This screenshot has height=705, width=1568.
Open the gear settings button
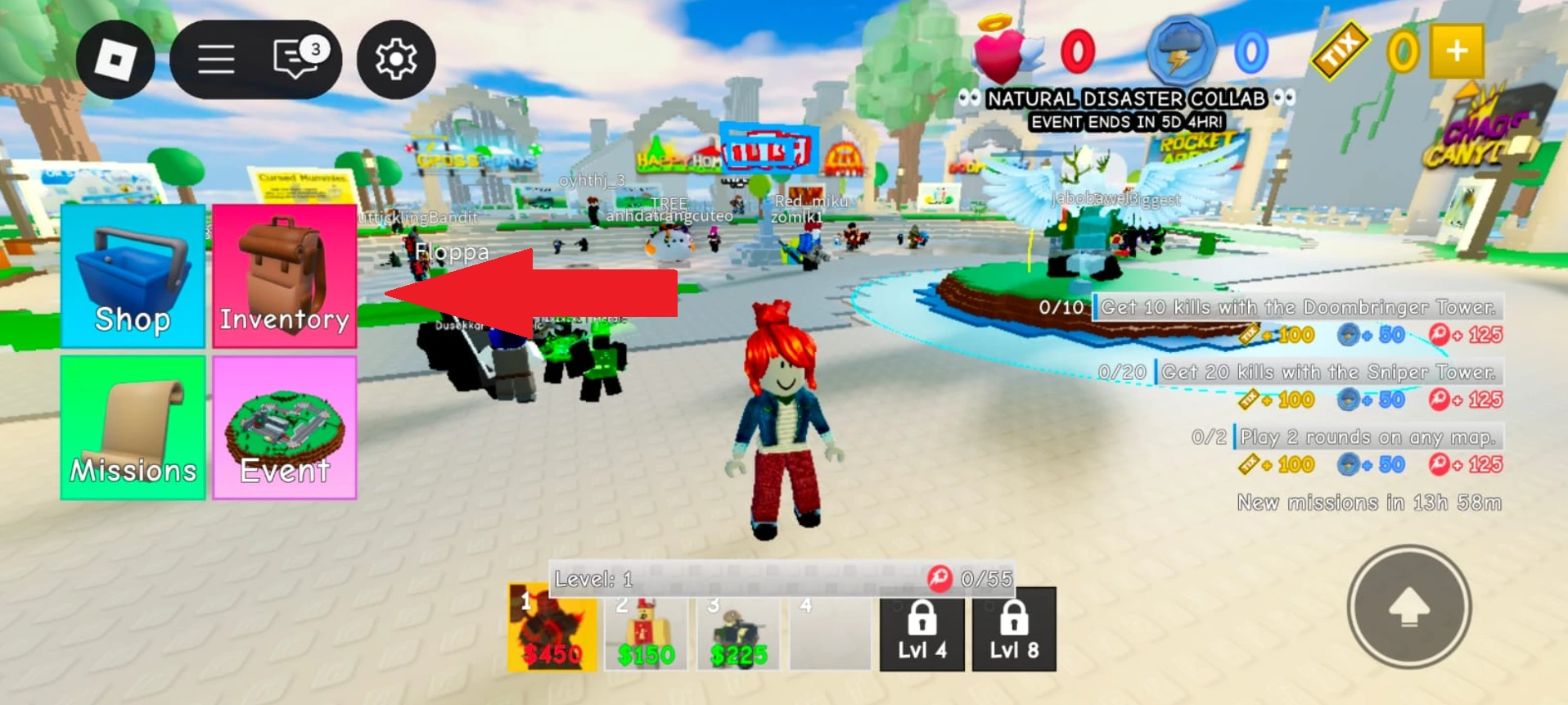[x=396, y=60]
